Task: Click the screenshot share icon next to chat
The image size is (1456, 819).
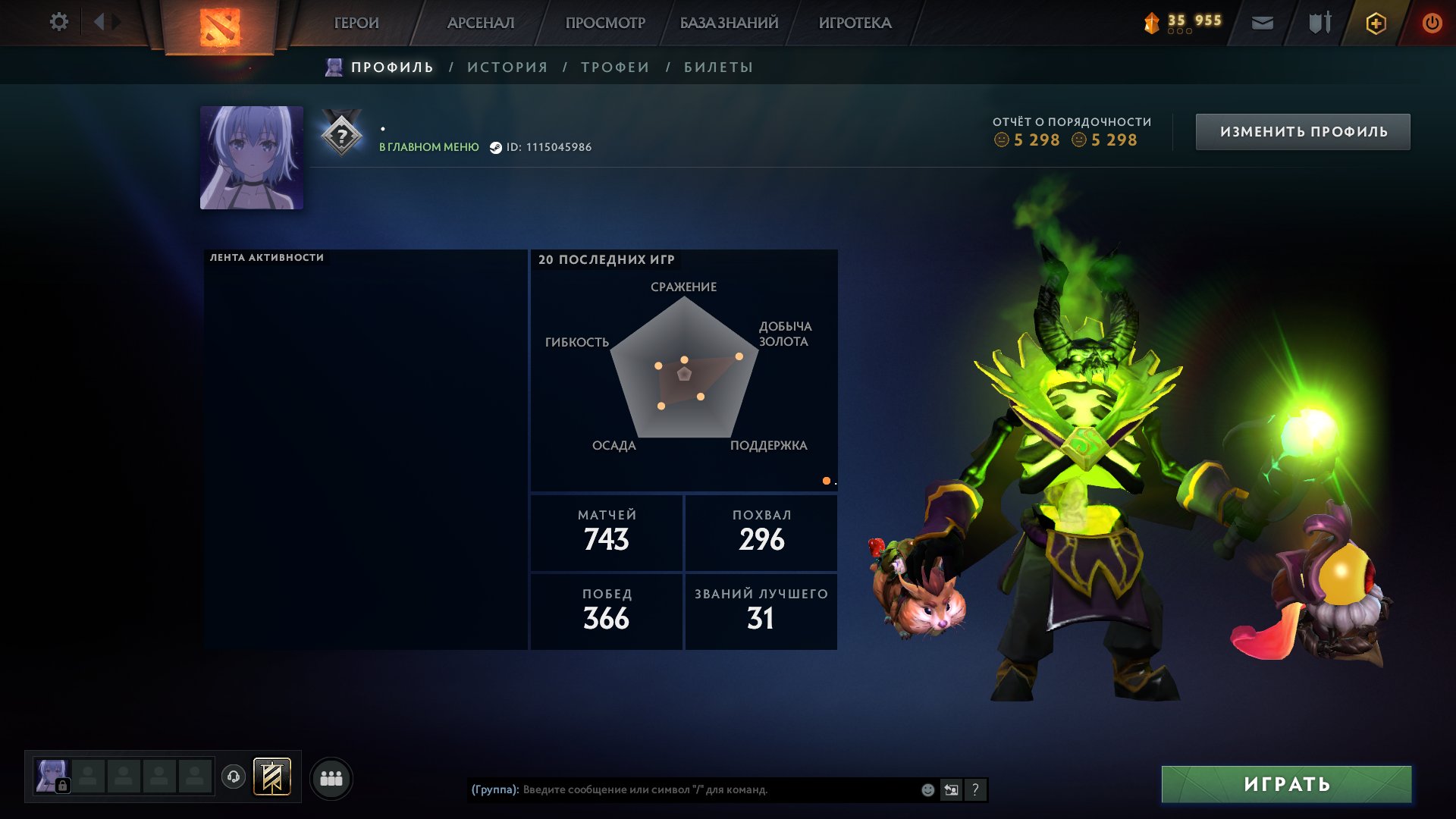Action: [x=951, y=789]
